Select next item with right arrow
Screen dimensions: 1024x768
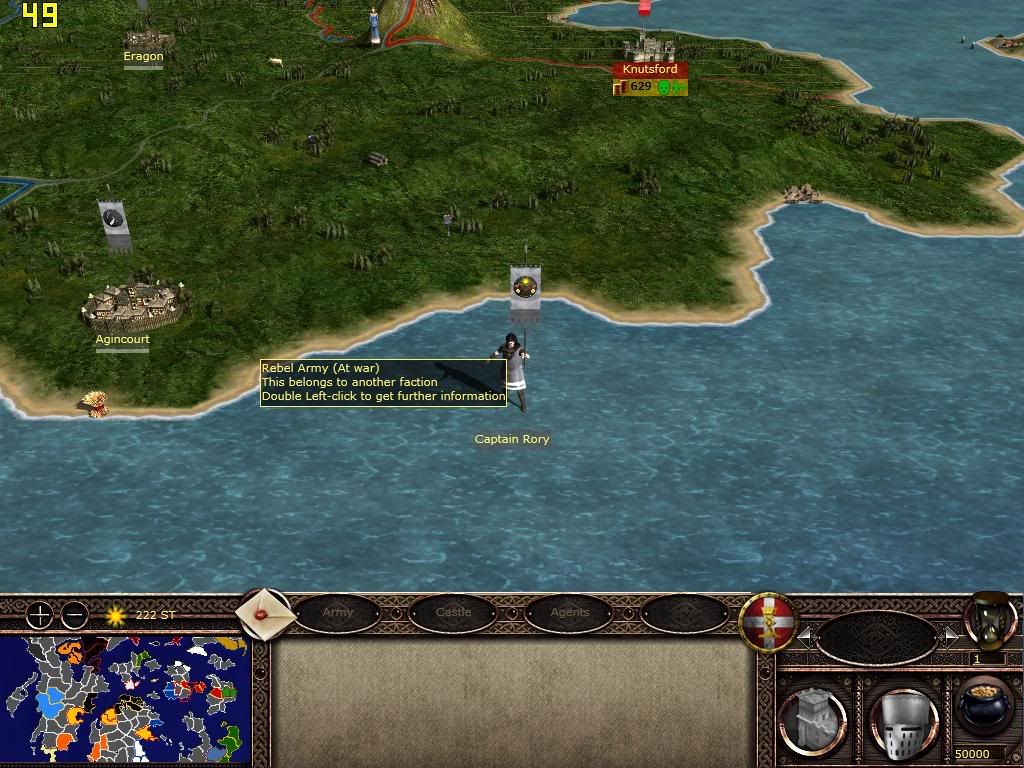[x=950, y=636]
